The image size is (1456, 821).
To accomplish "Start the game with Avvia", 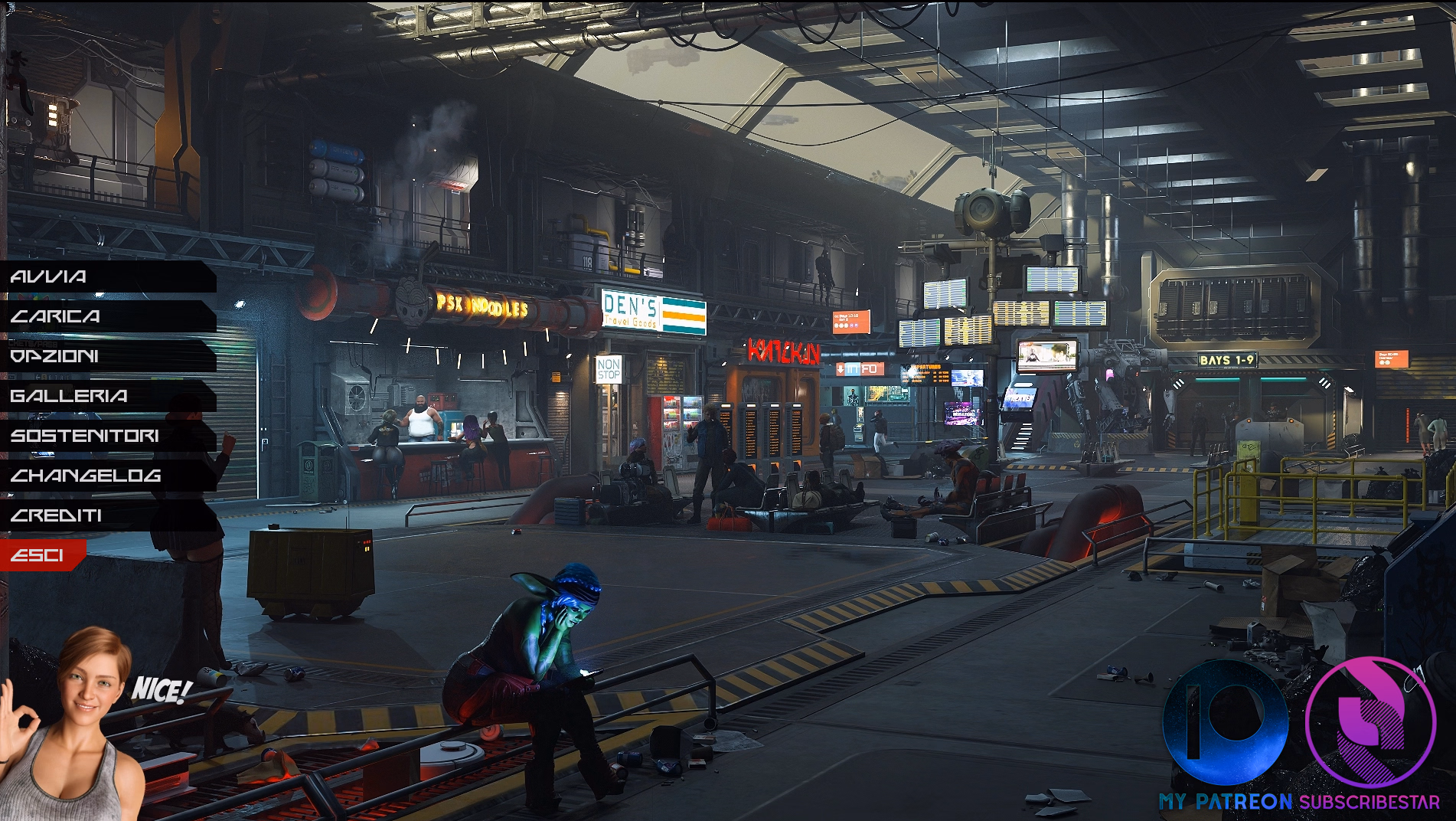I will click(x=50, y=276).
